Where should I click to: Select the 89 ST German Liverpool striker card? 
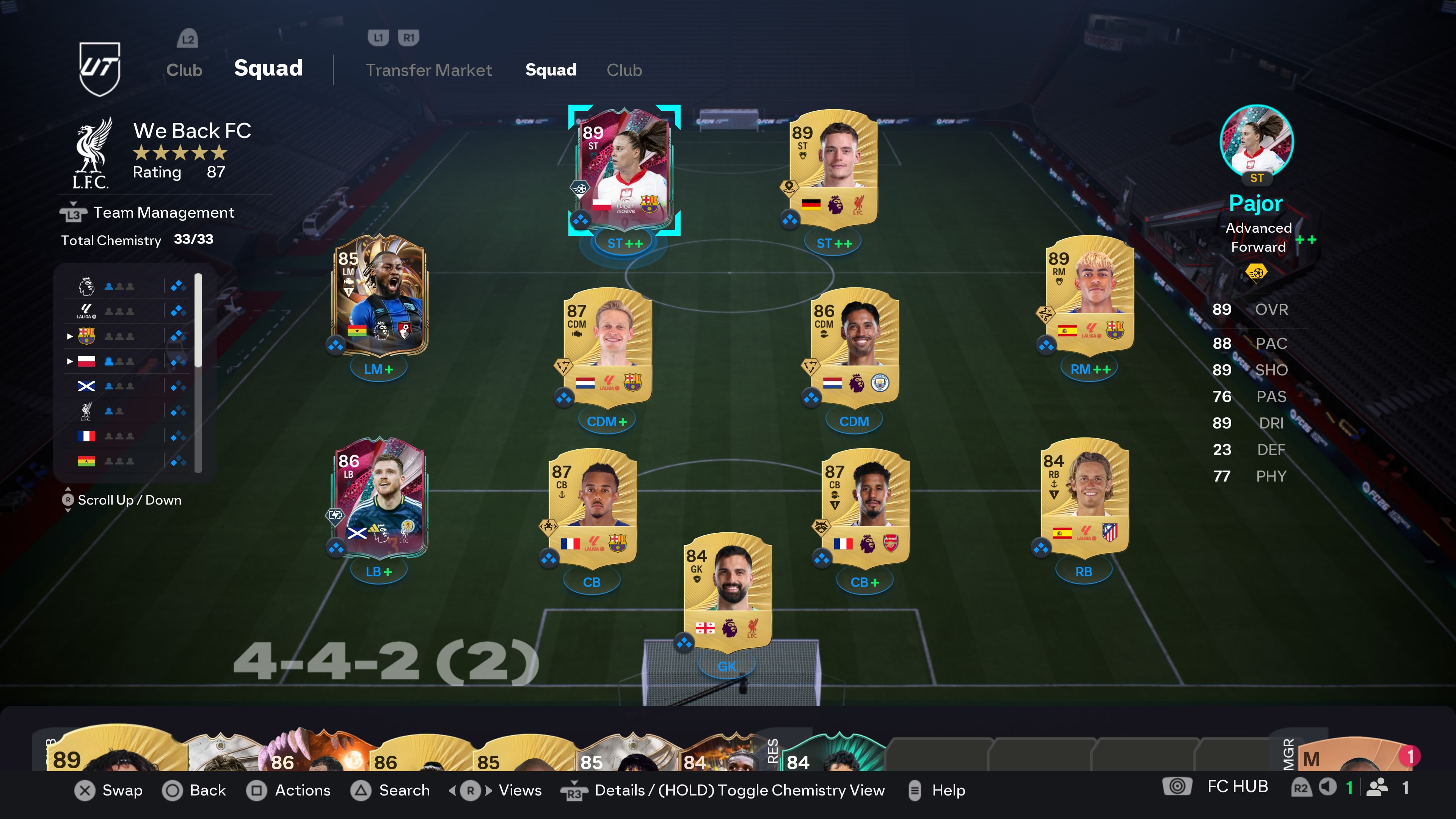point(833,168)
